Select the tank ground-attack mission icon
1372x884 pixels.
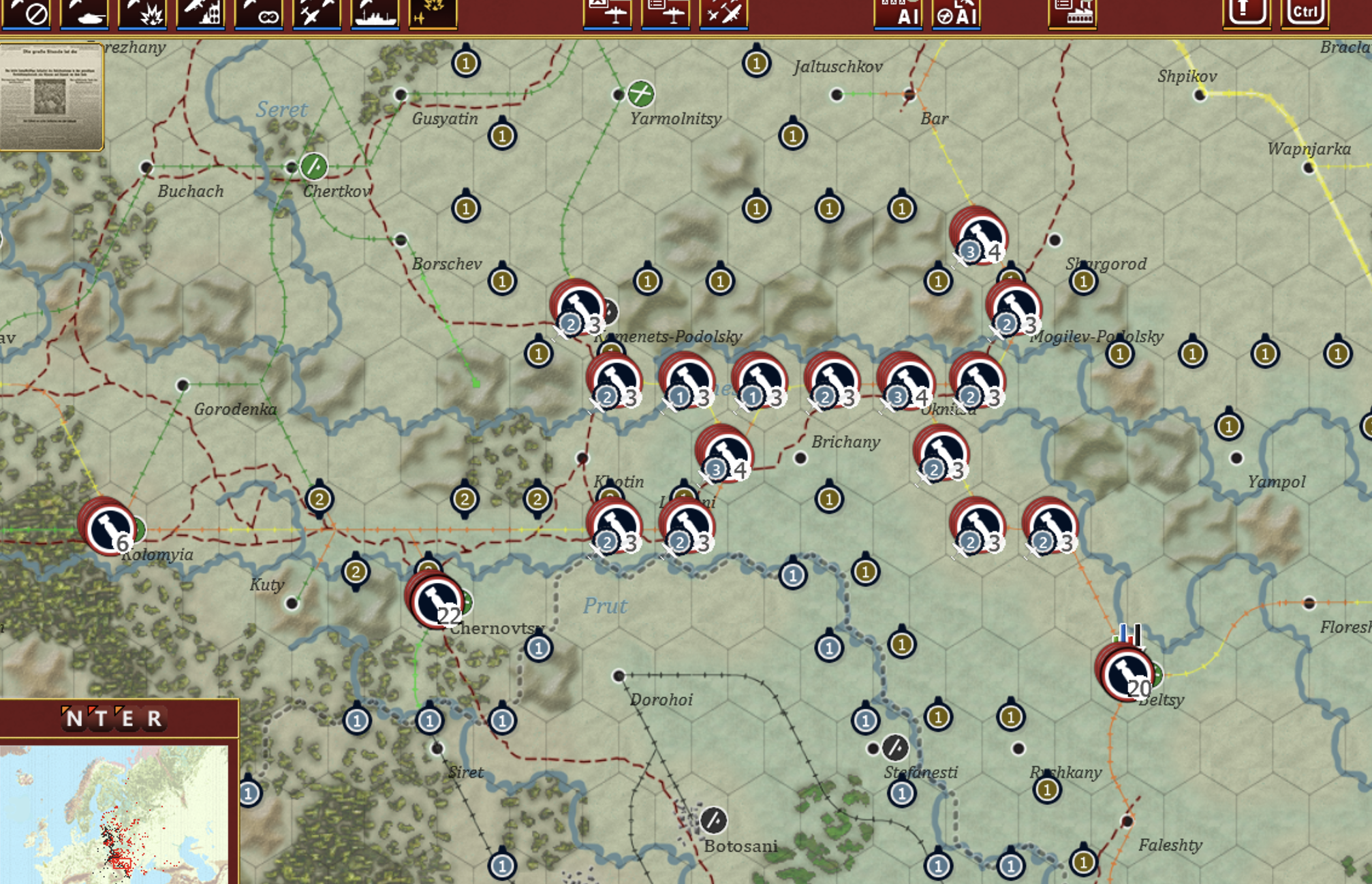tap(90, 15)
